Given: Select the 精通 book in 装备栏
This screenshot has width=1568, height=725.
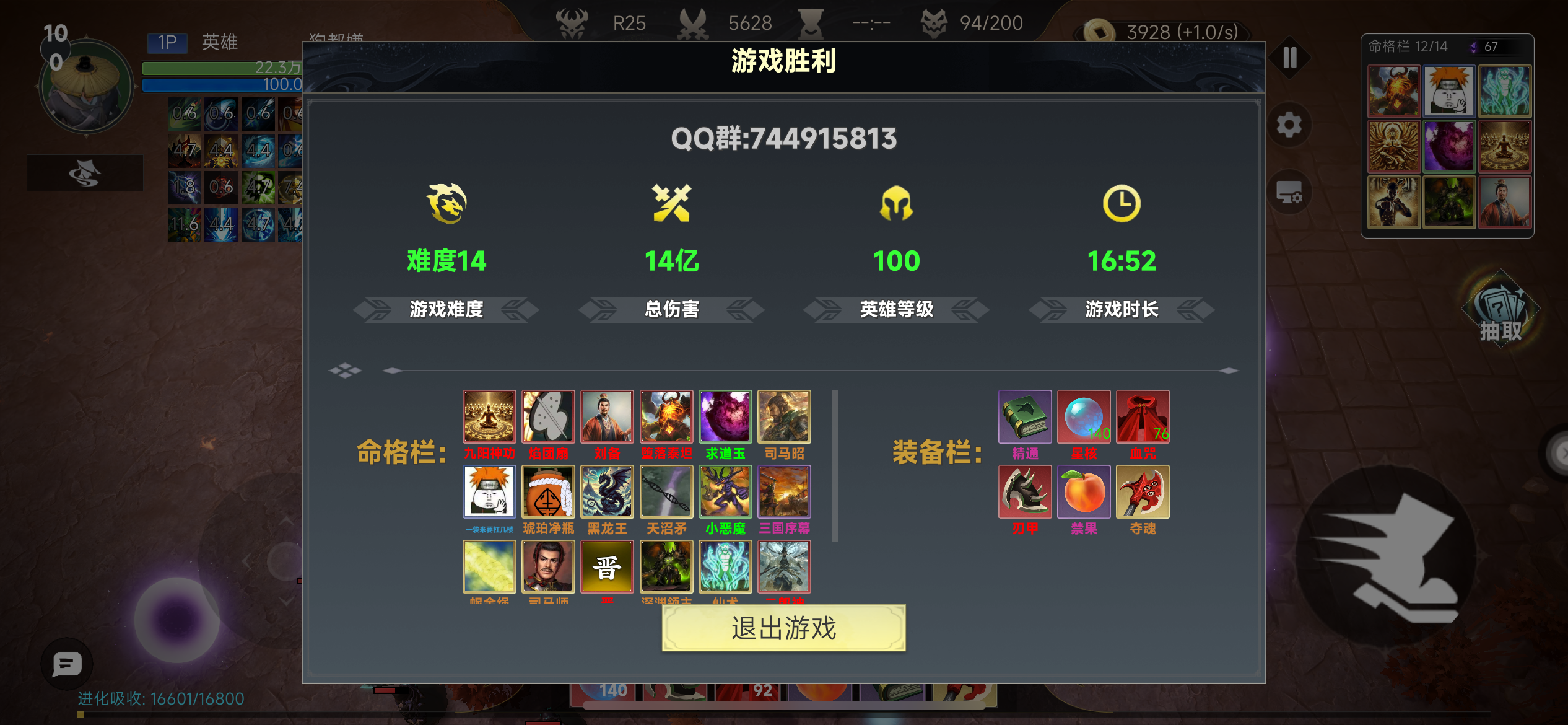Looking at the screenshot, I should [1025, 417].
